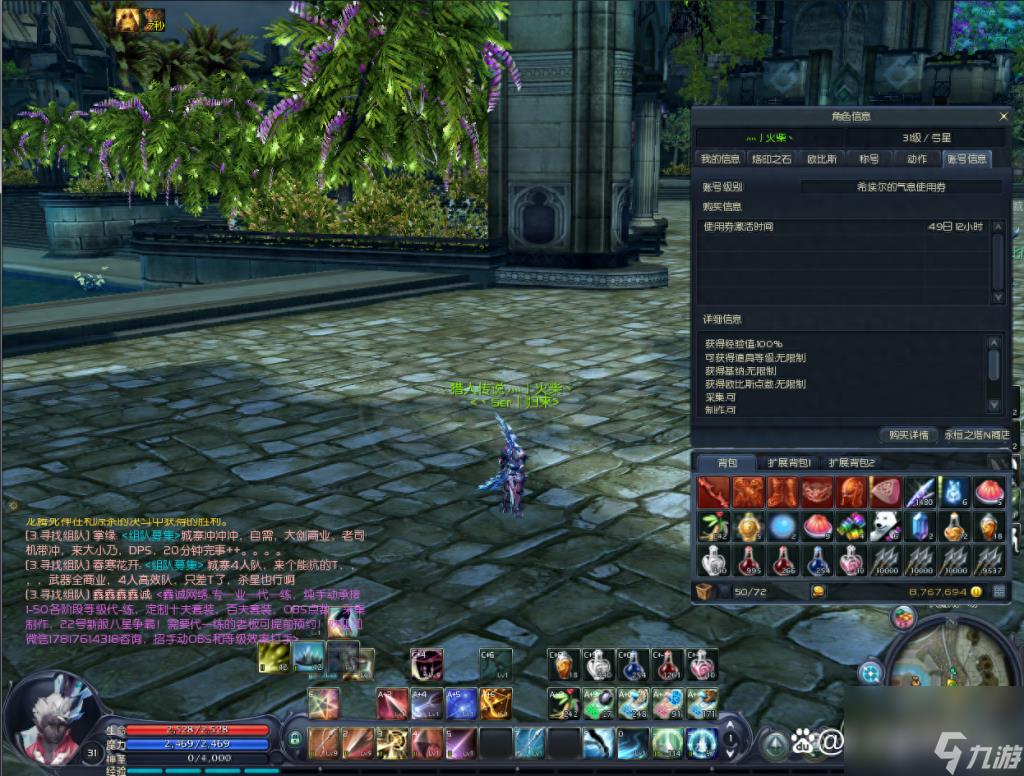Switch to the 我的信息 tab
The height and width of the screenshot is (776, 1024).
(x=720, y=158)
